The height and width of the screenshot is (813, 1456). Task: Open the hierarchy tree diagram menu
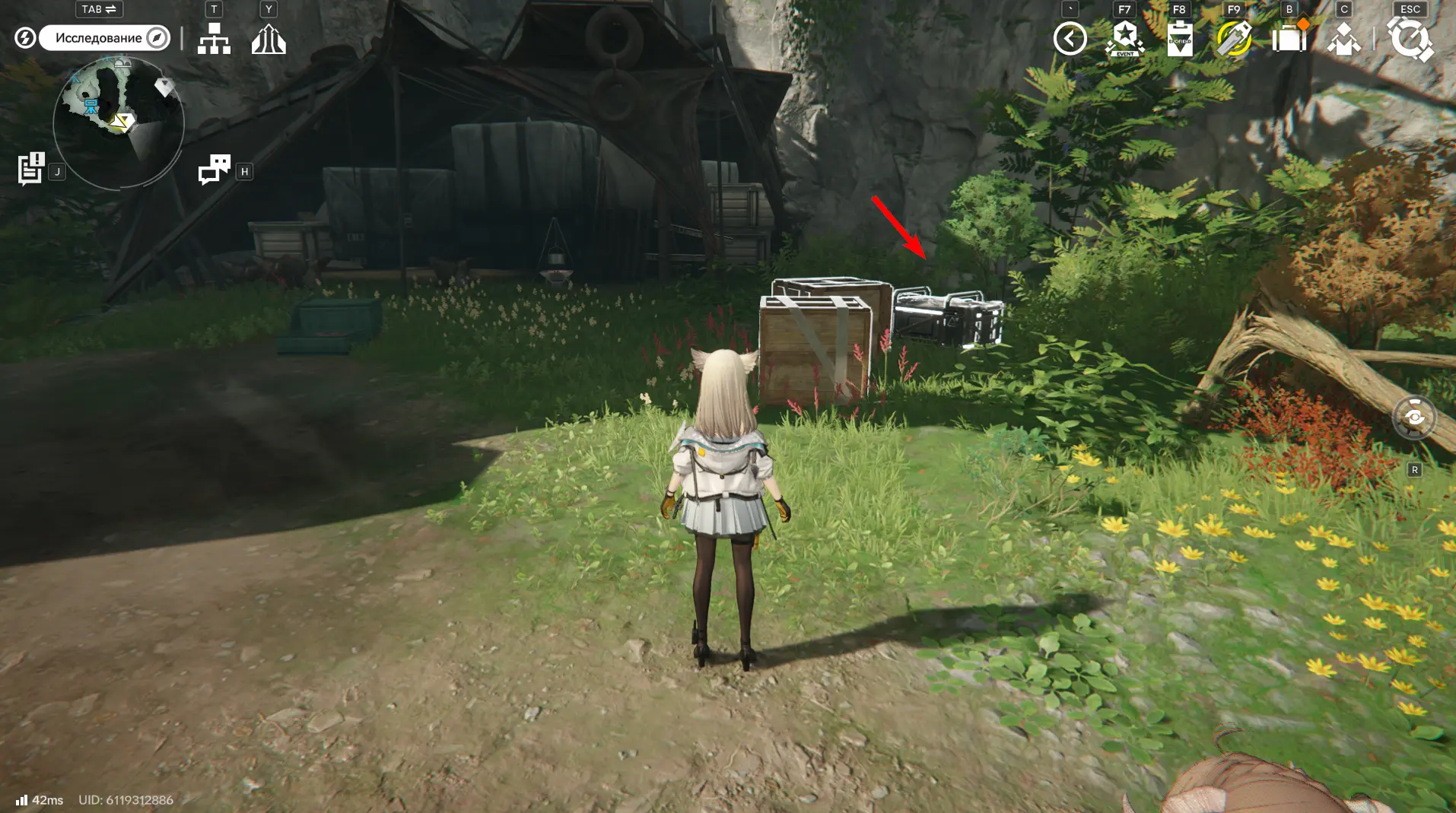click(214, 38)
